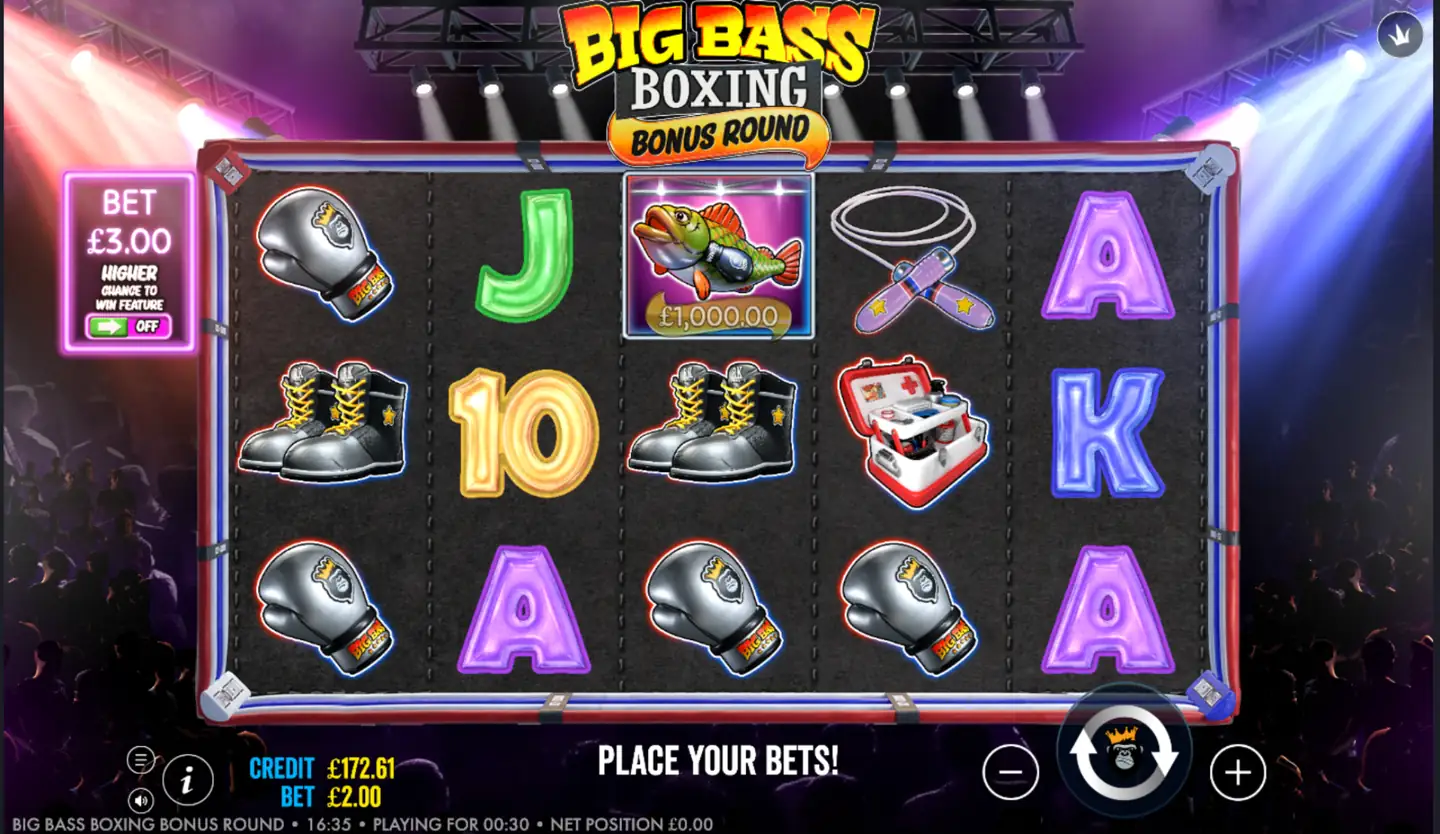Decrease the bet using the minus icon
This screenshot has width=1440, height=834.
click(1009, 770)
